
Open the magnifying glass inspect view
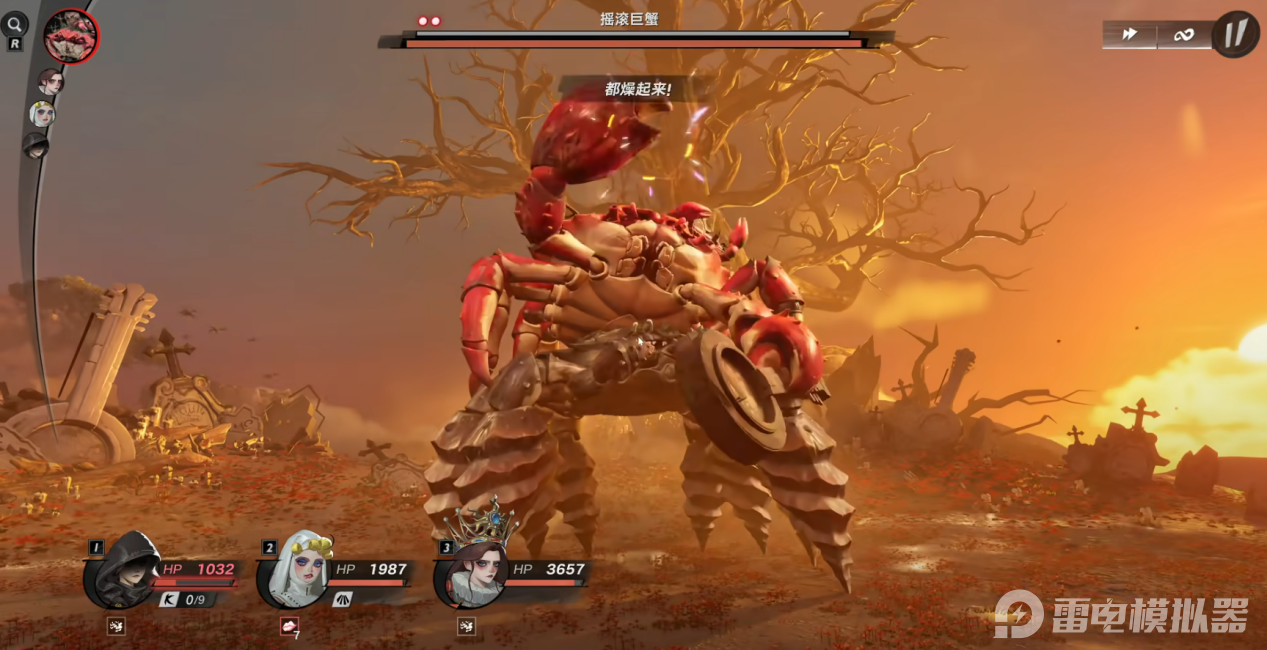(15, 25)
